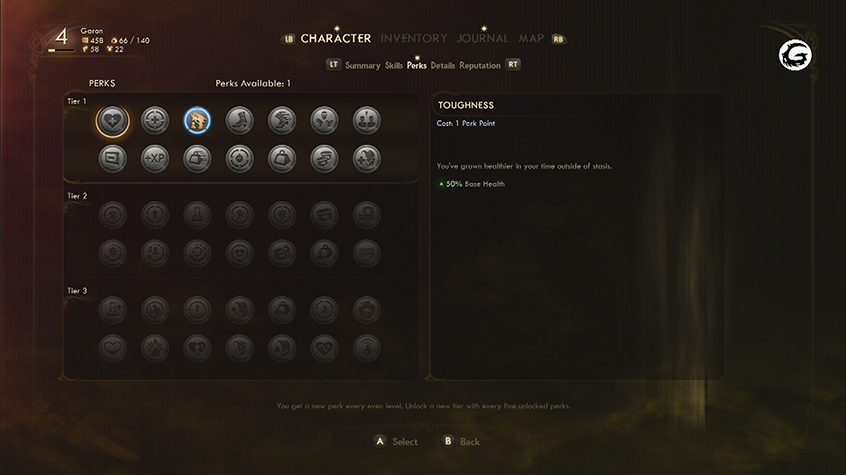Choose the +XP perk

tap(154, 158)
